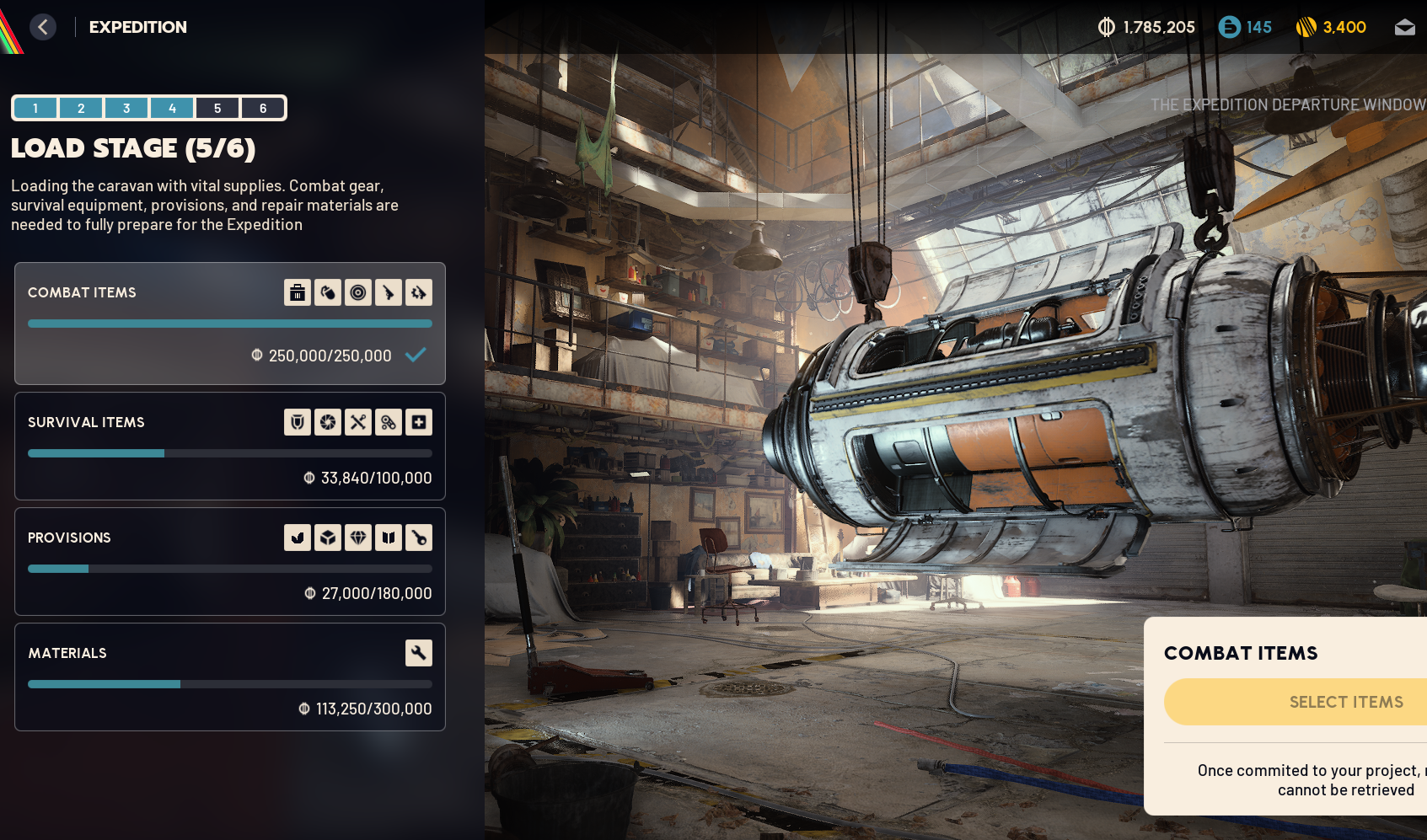This screenshot has height=840, width=1427.
Task: Switch to stage 5 segment
Action: tap(217, 108)
